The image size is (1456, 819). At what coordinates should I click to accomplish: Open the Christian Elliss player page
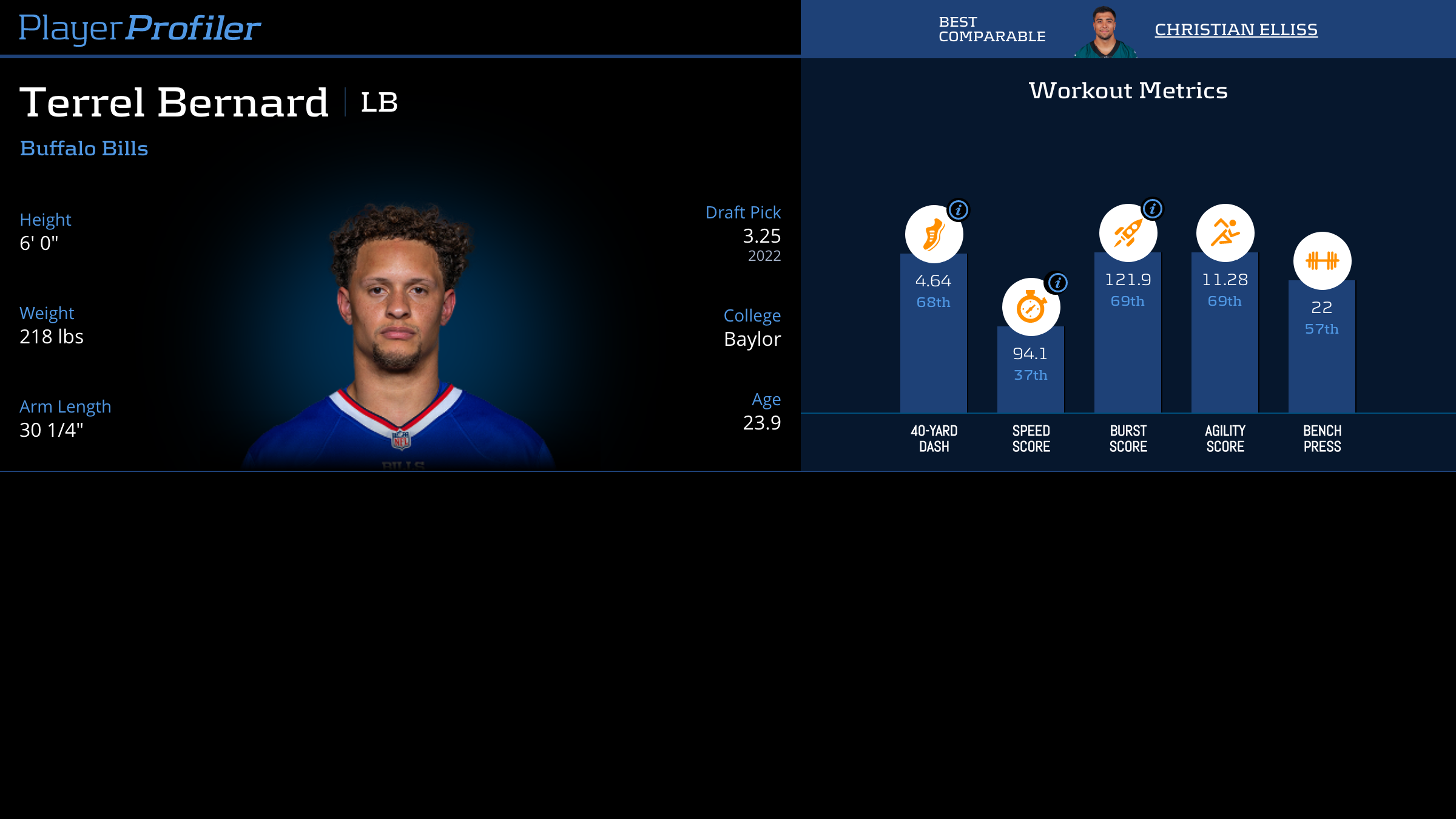pos(1235,29)
